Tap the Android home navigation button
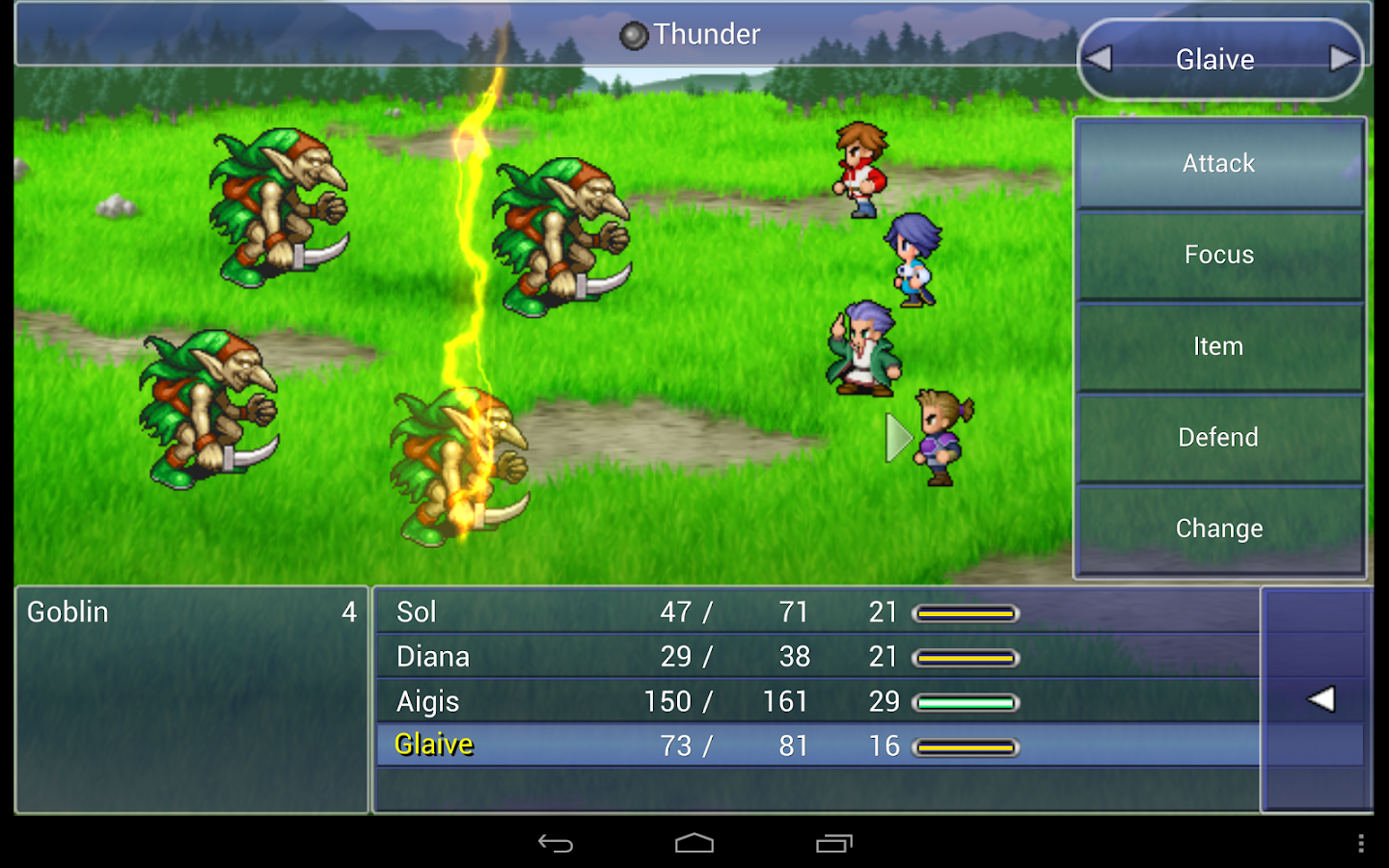The image size is (1389, 868). [694, 844]
